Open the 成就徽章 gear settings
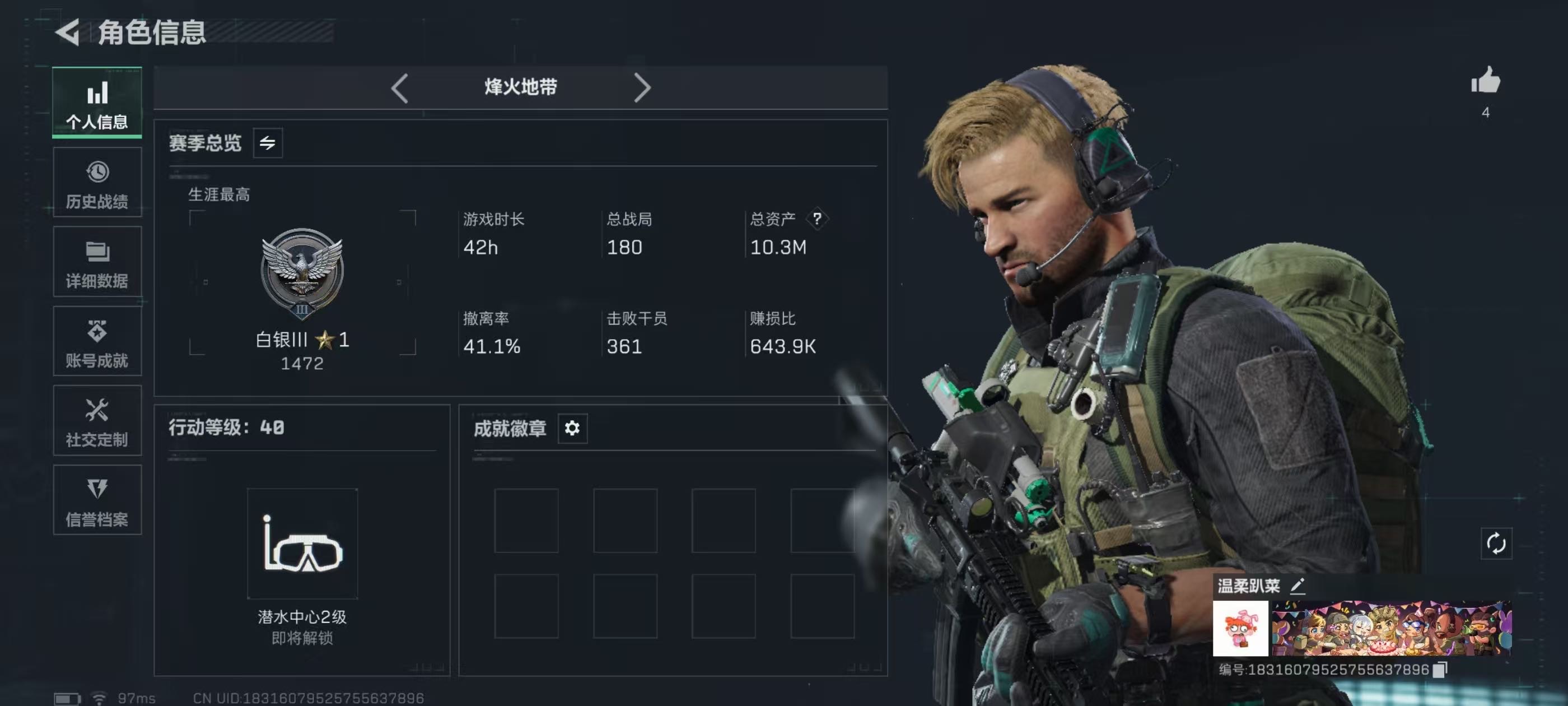This screenshot has width=1568, height=706. click(572, 428)
